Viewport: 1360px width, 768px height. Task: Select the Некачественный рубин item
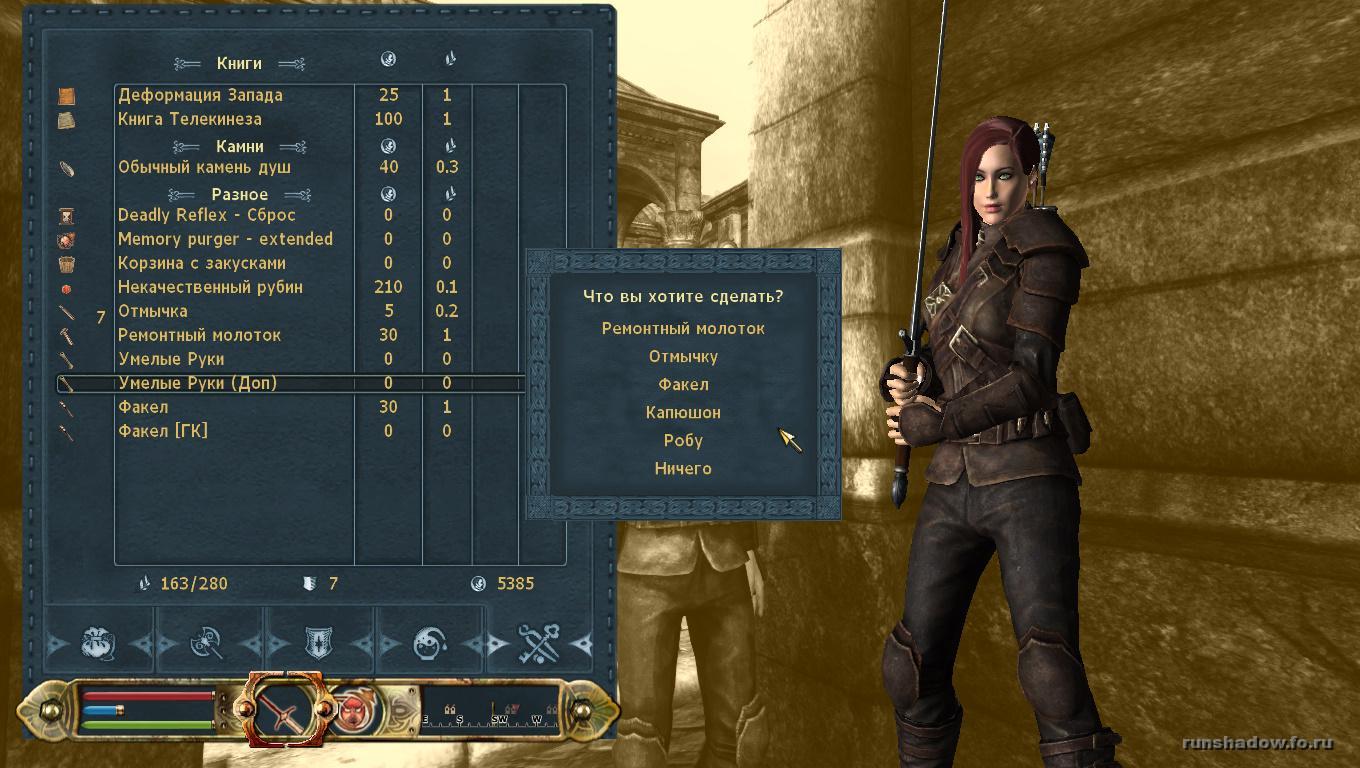[x=210, y=287]
